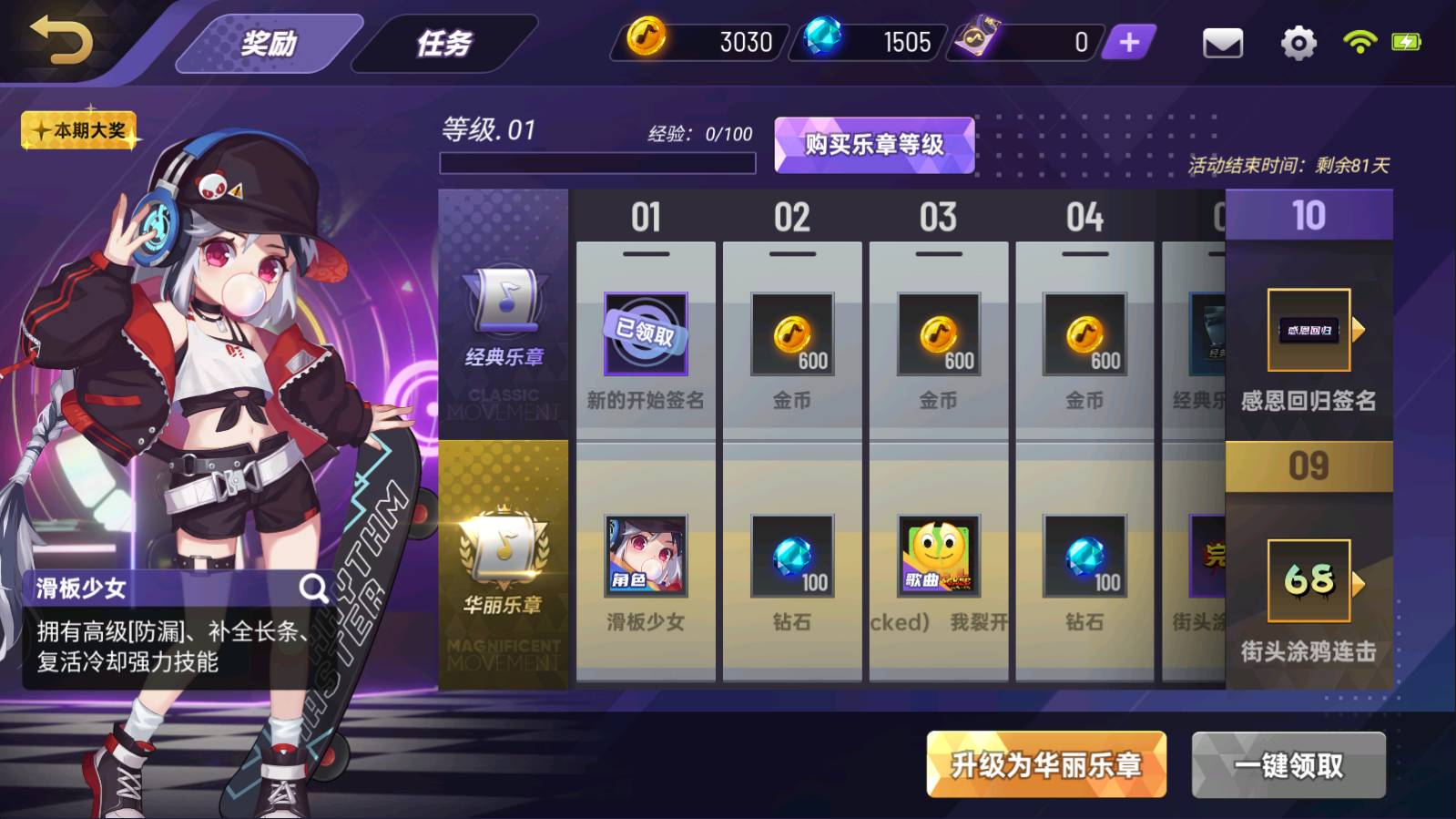
Task: Click the diamond currency icon
Action: click(824, 41)
